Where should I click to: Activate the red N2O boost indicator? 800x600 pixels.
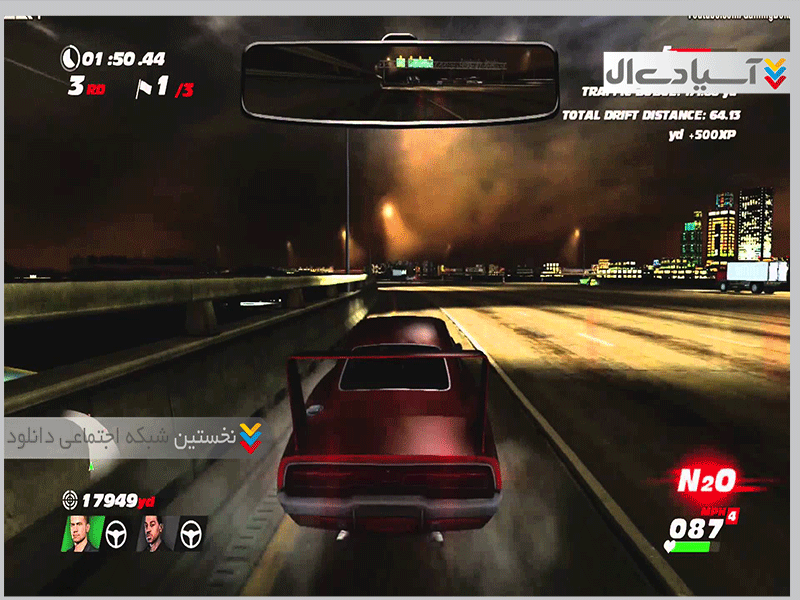pyautogui.click(x=706, y=481)
